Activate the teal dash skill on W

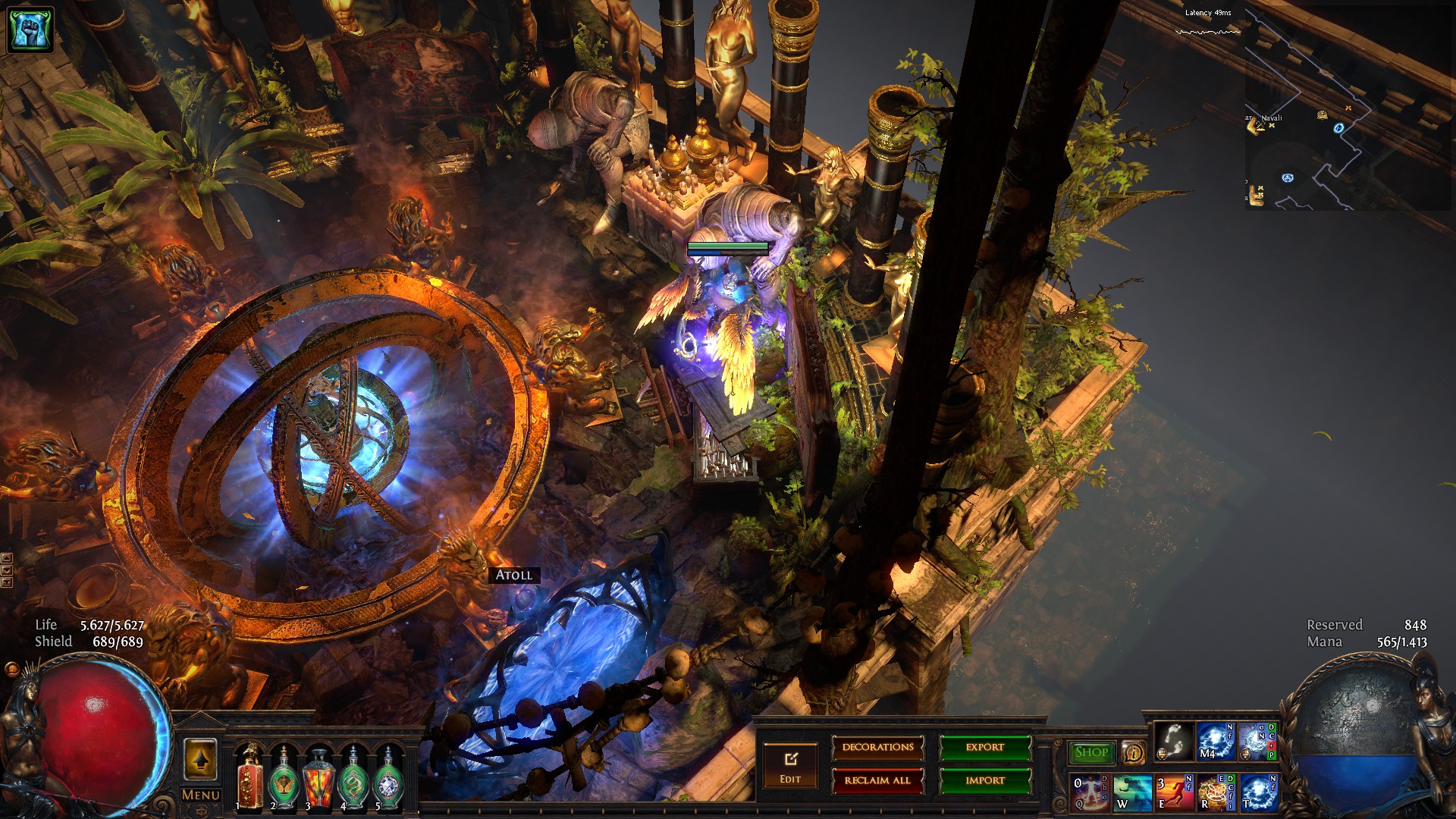pos(1132,792)
